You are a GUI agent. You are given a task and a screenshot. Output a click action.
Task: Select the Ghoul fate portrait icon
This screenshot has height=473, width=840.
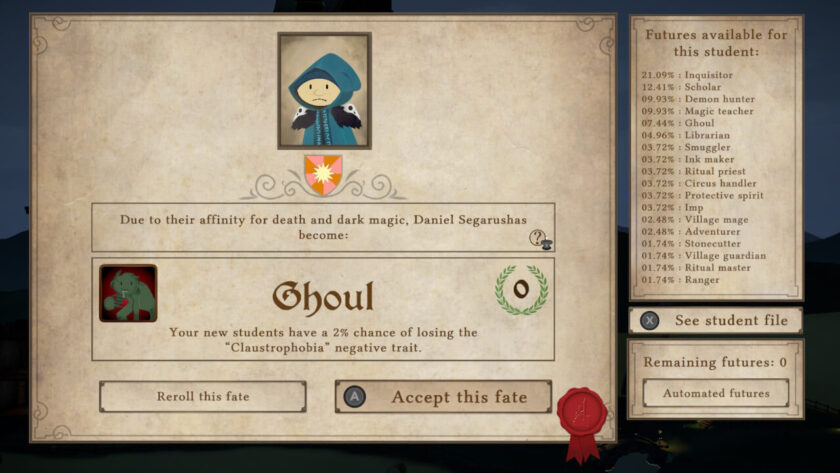tap(128, 293)
